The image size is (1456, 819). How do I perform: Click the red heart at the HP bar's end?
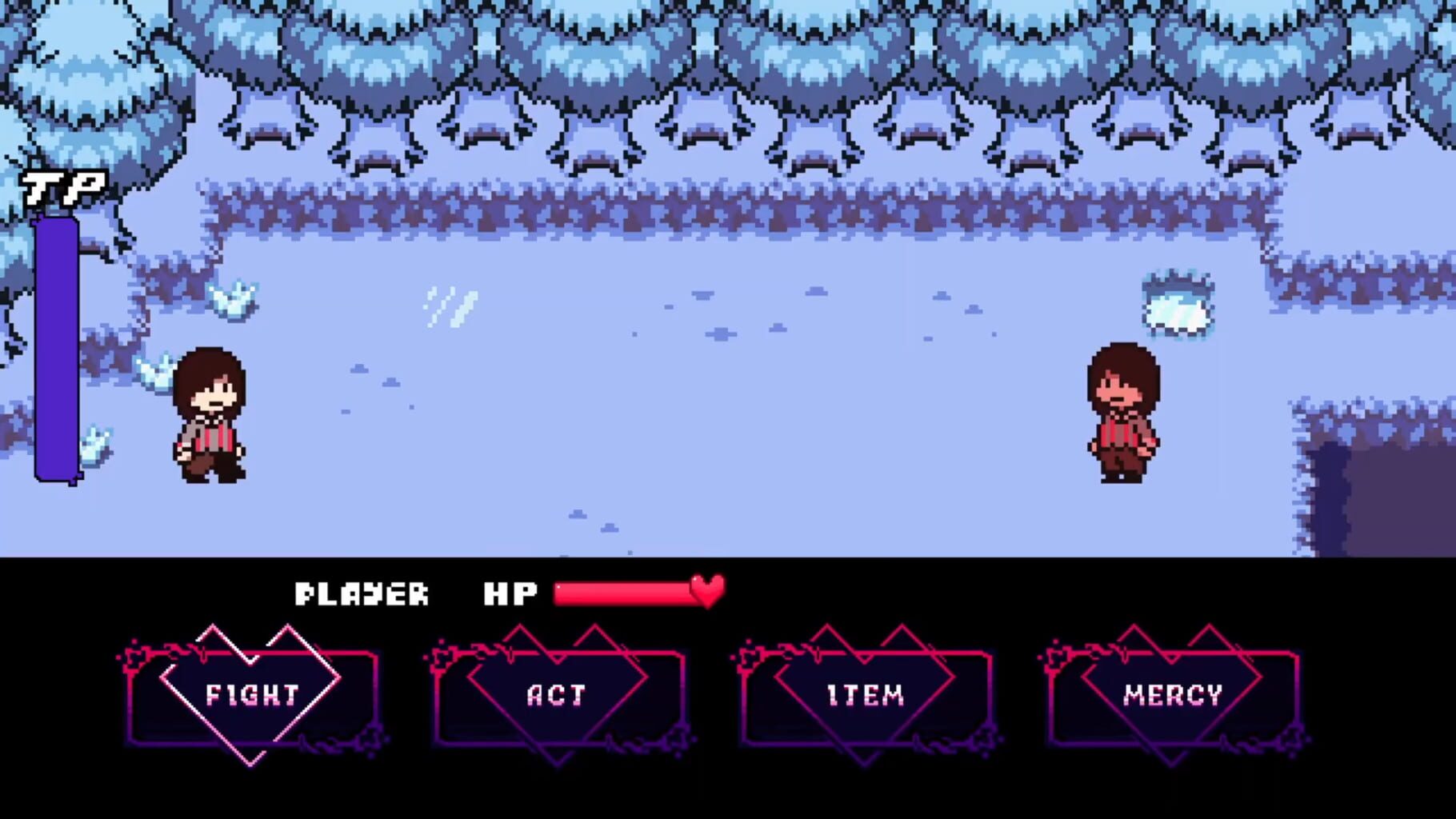pyautogui.click(x=704, y=593)
